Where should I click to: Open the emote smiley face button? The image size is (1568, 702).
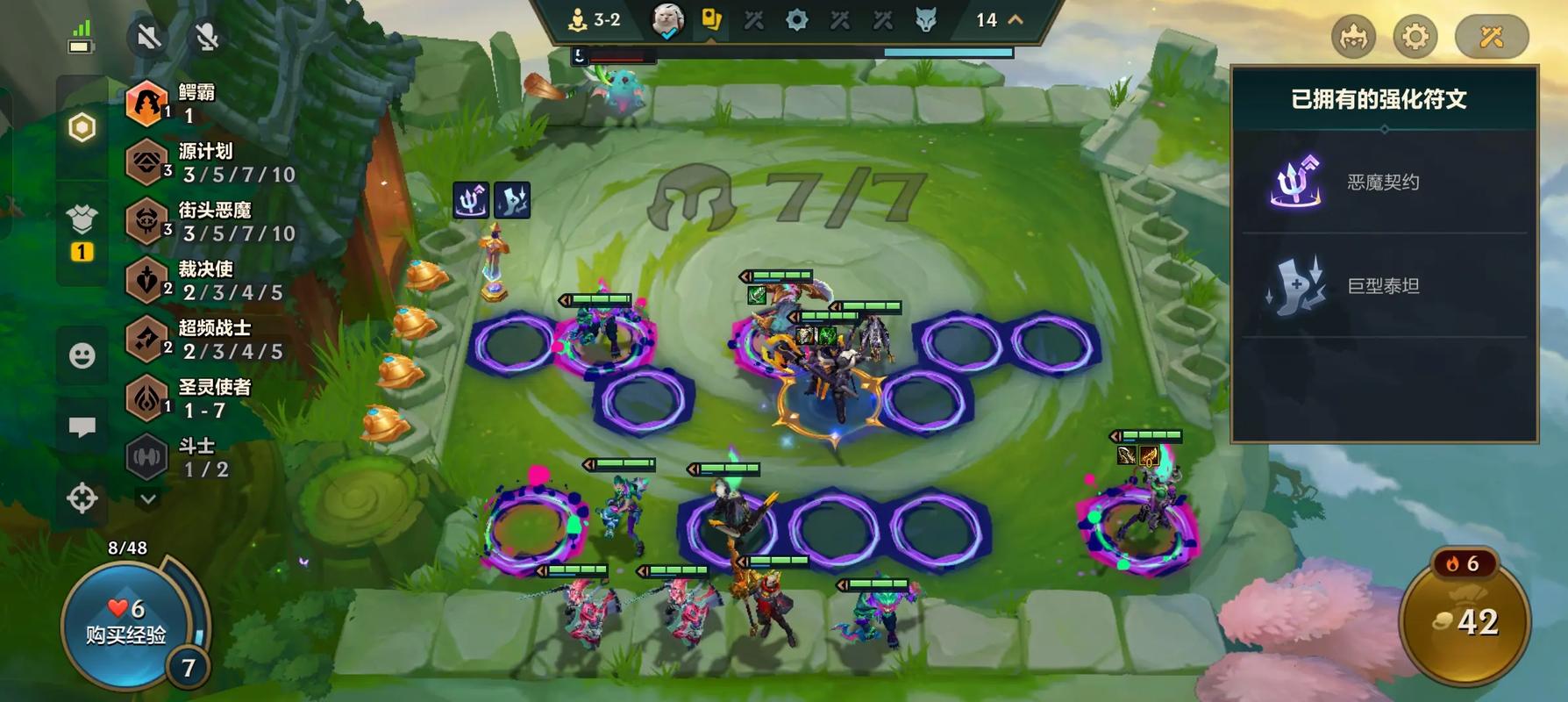point(82,355)
